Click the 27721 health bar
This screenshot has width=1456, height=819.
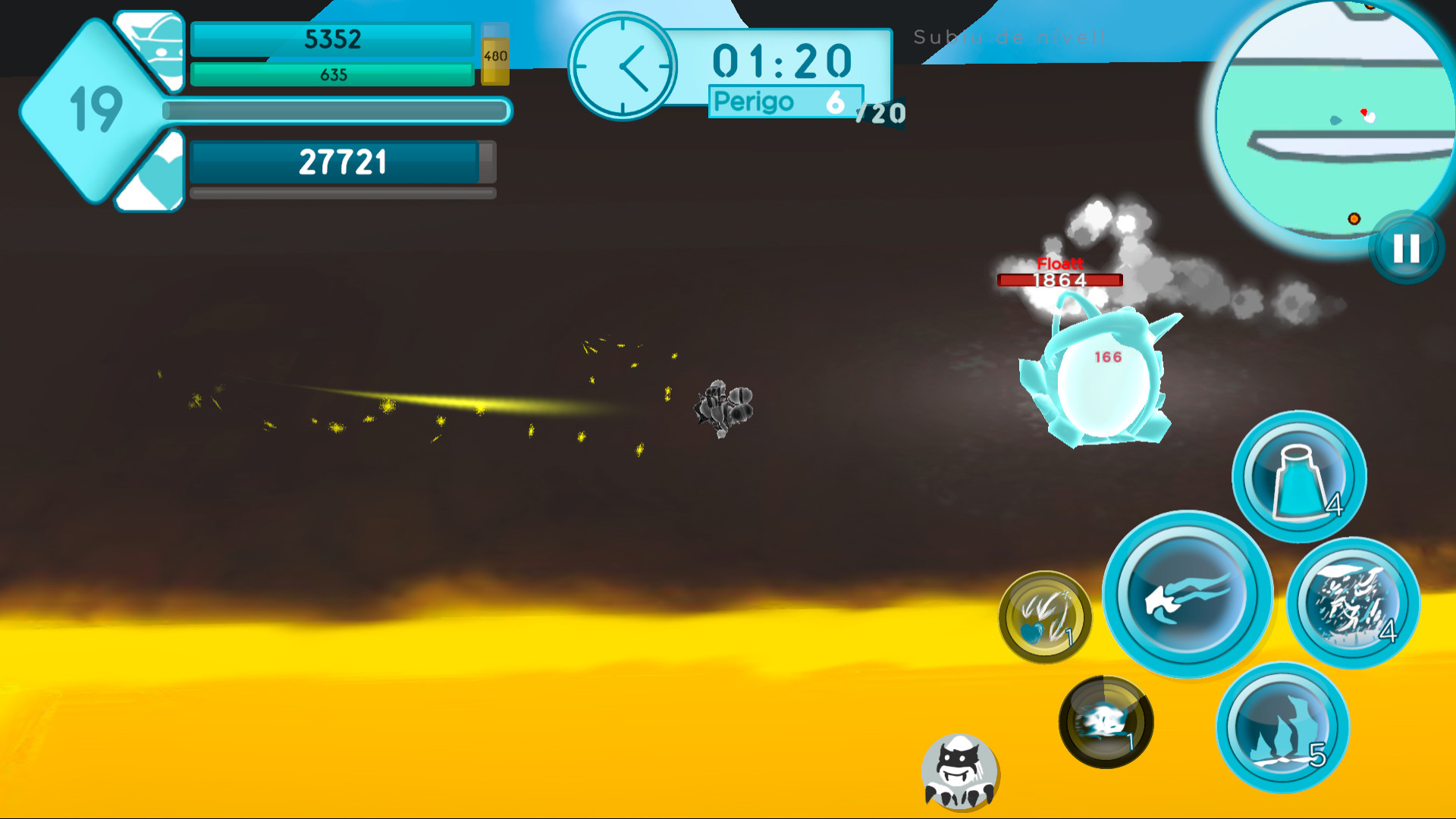pos(343,160)
